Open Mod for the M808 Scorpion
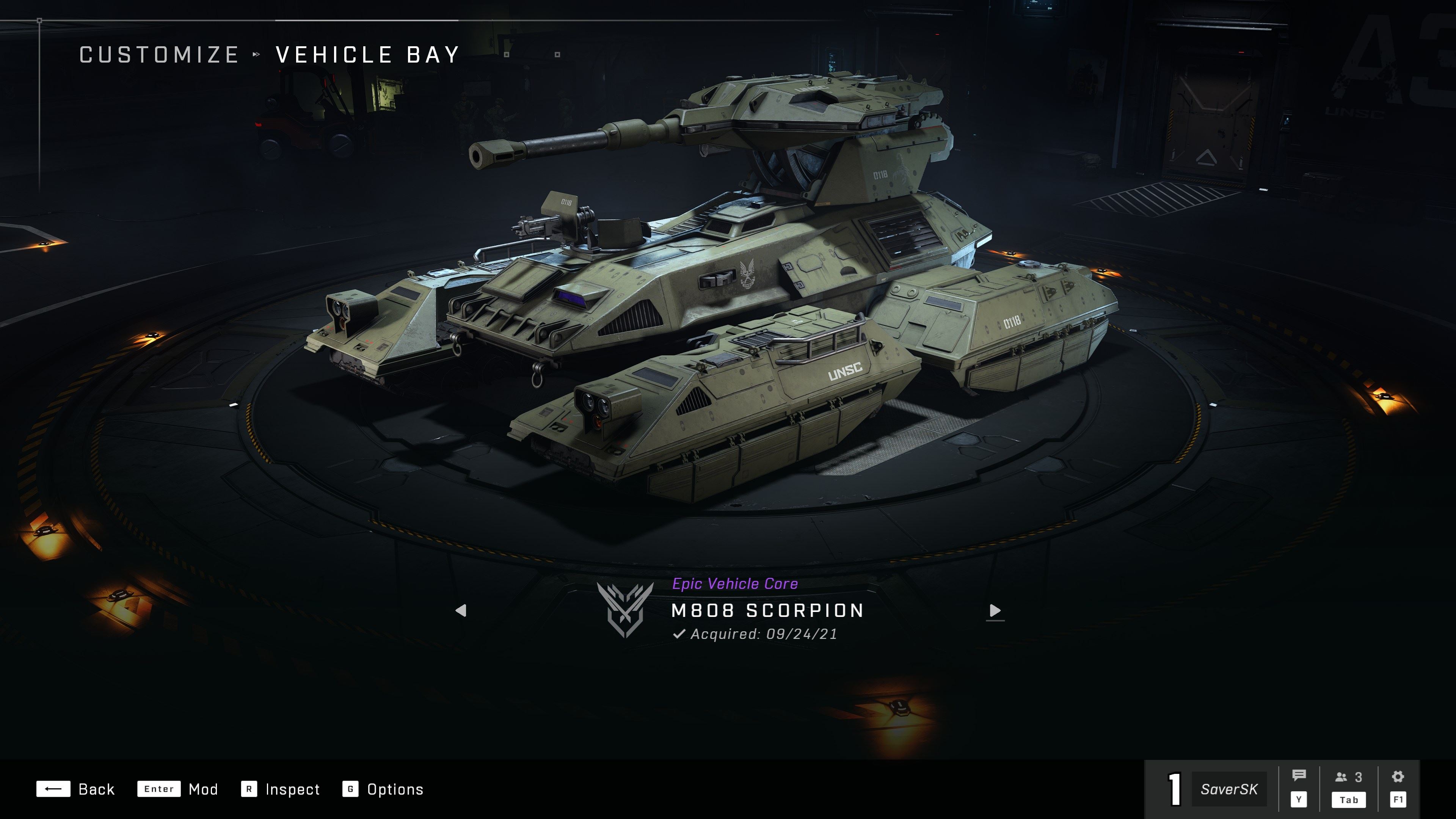 pos(177,789)
